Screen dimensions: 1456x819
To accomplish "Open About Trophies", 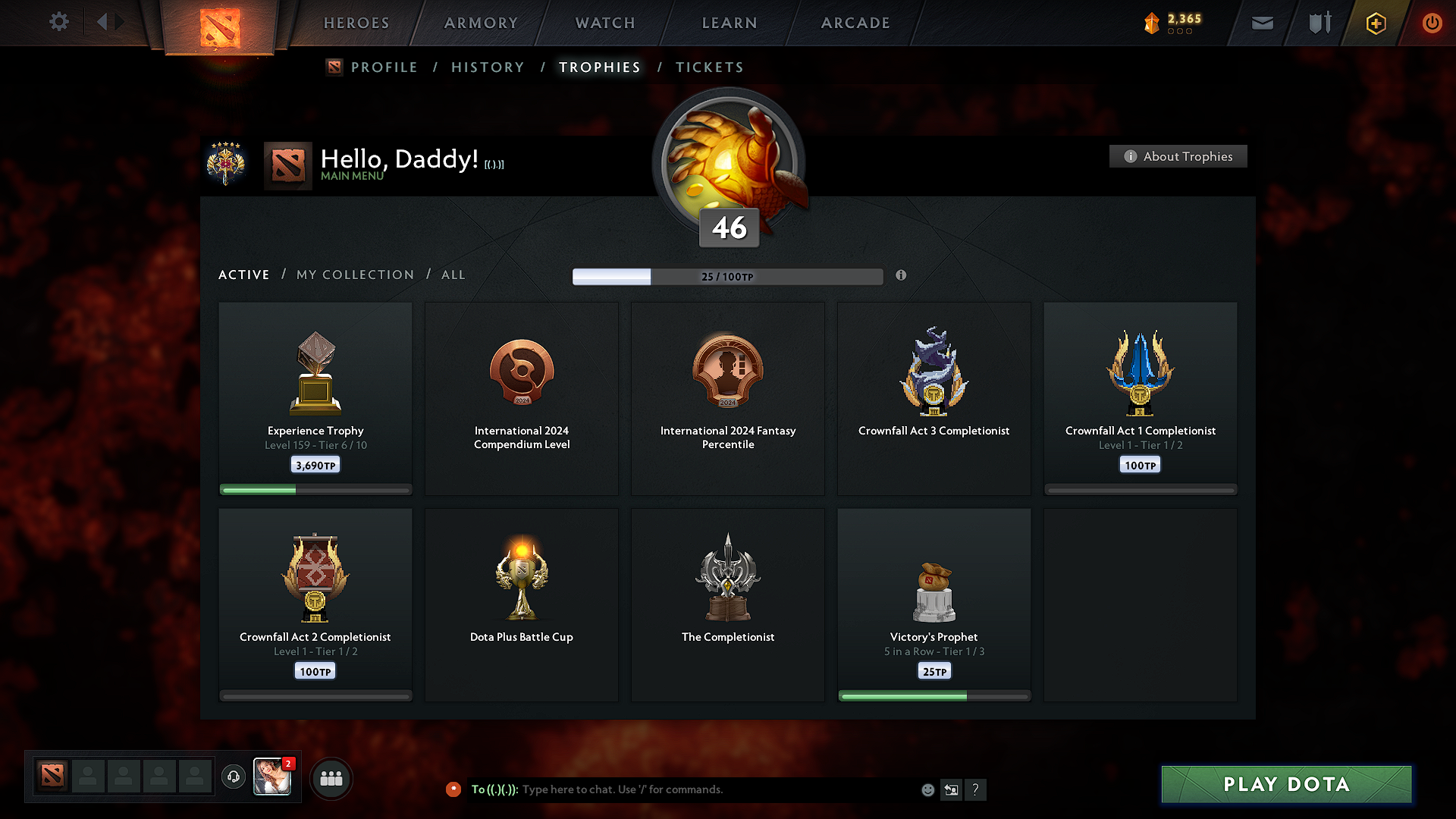I will [1178, 156].
